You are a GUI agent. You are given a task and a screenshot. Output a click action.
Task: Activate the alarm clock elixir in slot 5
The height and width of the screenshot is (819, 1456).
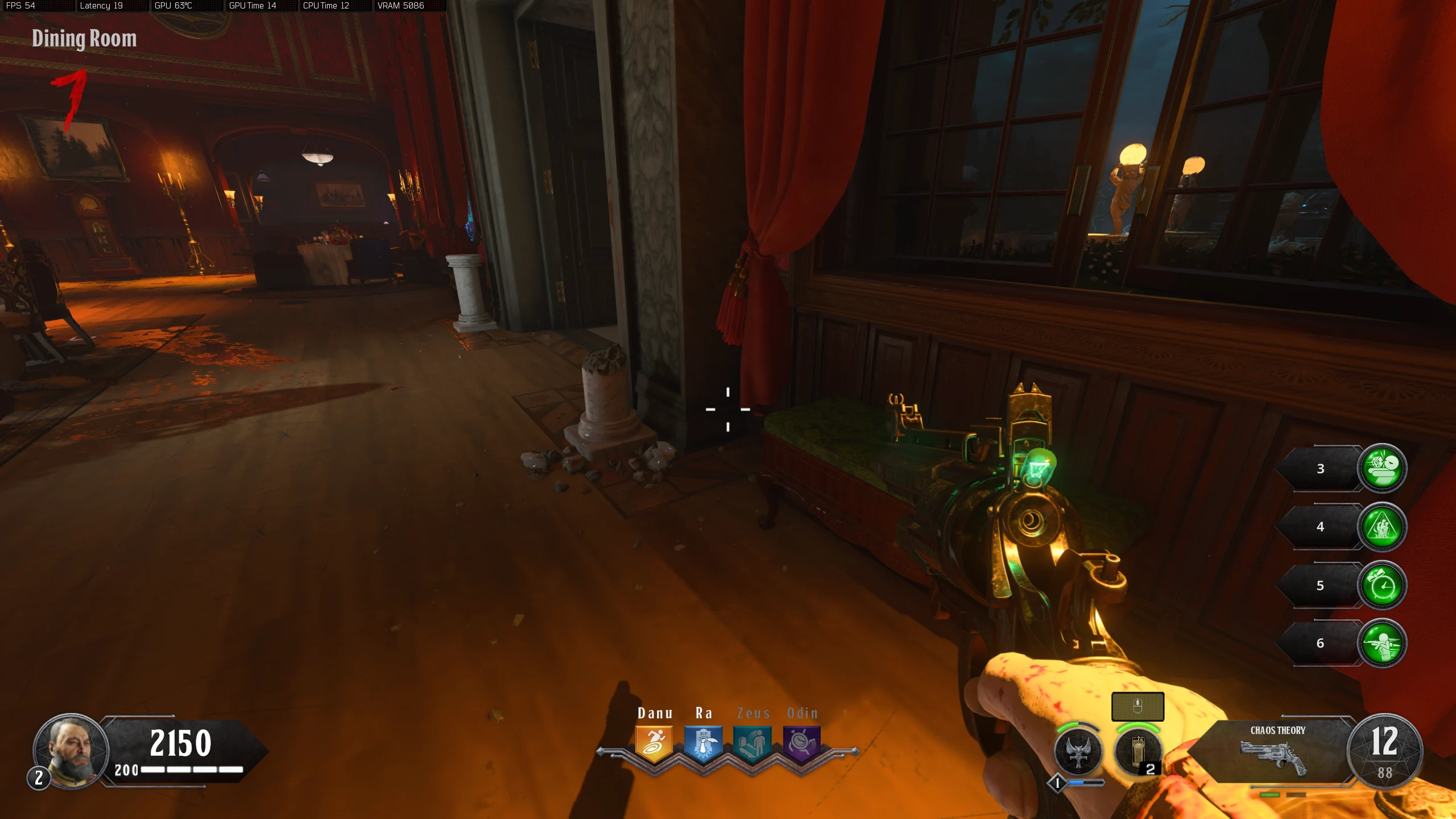coord(1382,585)
